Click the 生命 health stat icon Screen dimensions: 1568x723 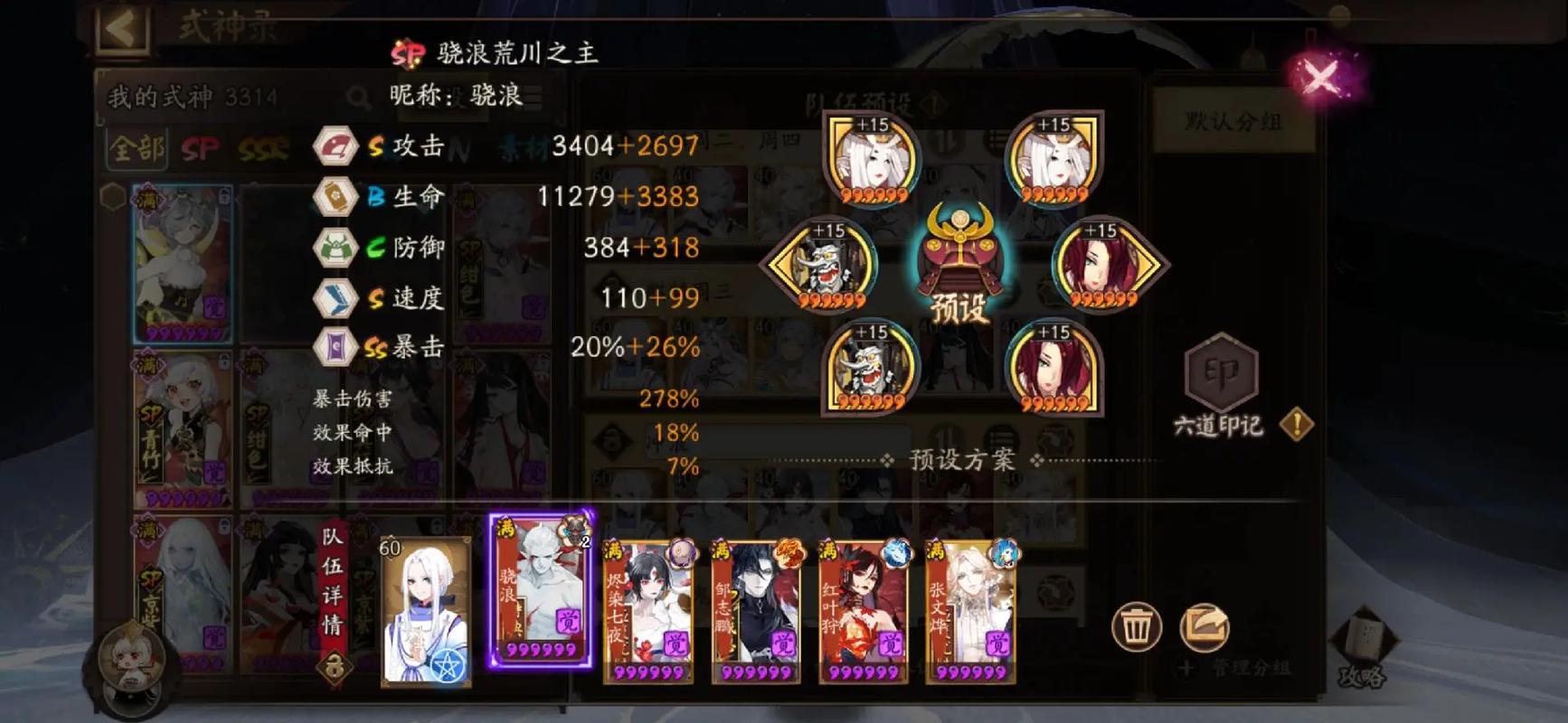tap(334, 197)
